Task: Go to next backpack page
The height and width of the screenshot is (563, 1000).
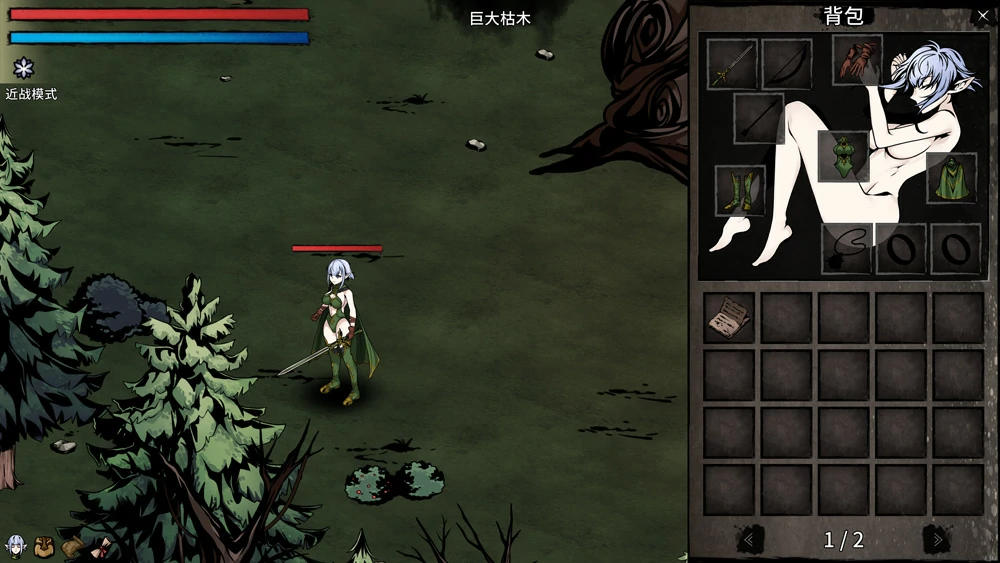Action: [936, 540]
